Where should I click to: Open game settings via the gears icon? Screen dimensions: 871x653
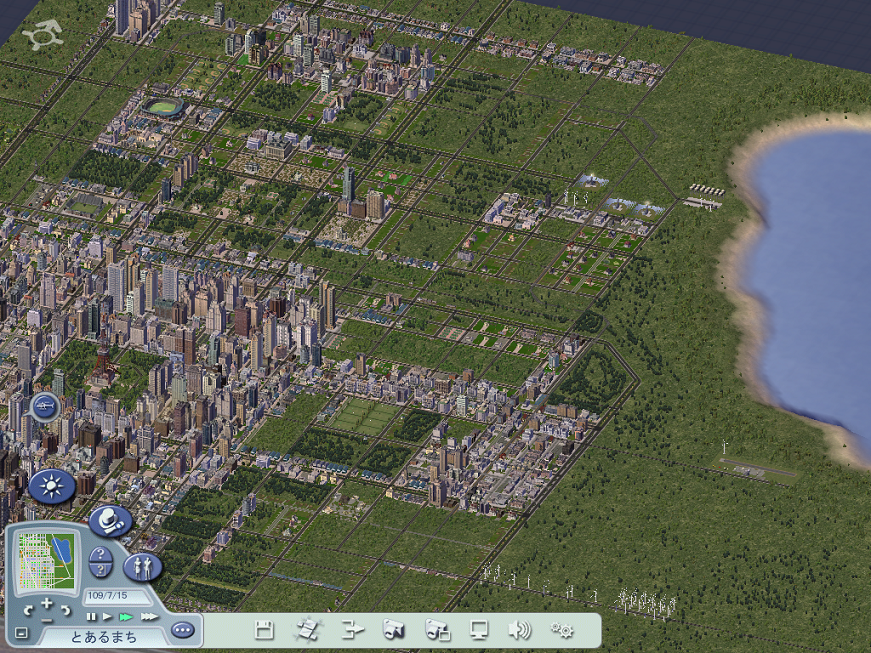562,630
